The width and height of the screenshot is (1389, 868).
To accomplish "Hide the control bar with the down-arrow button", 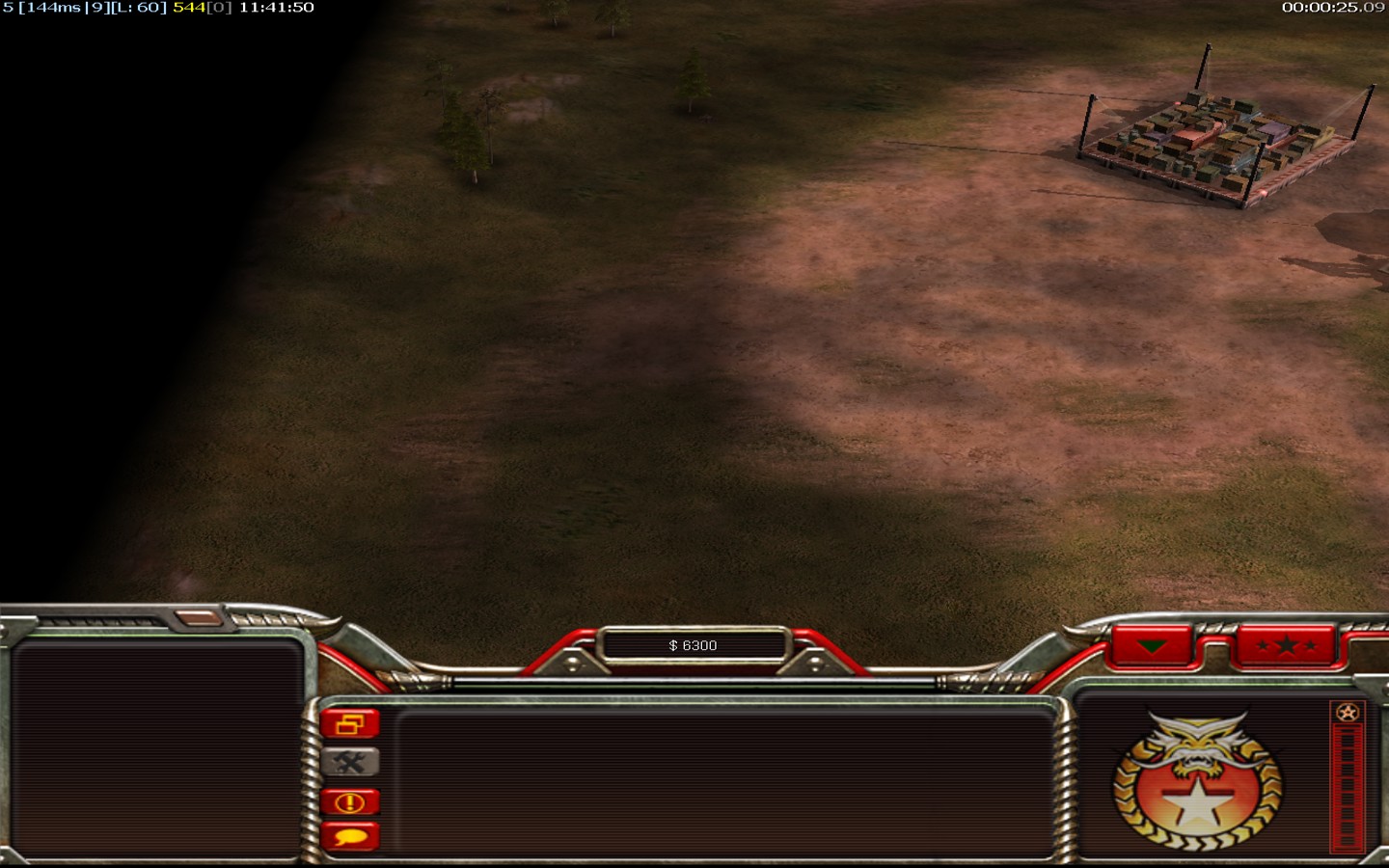I will click(x=1152, y=645).
